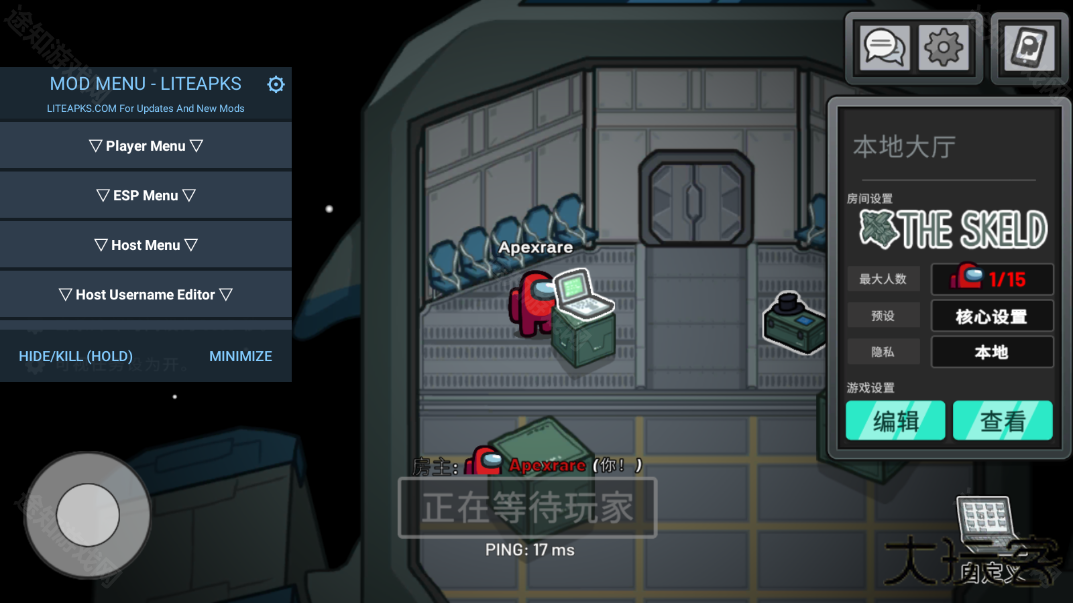The width and height of the screenshot is (1073, 603).
Task: Expand the Player Menu section
Action: tap(146, 146)
